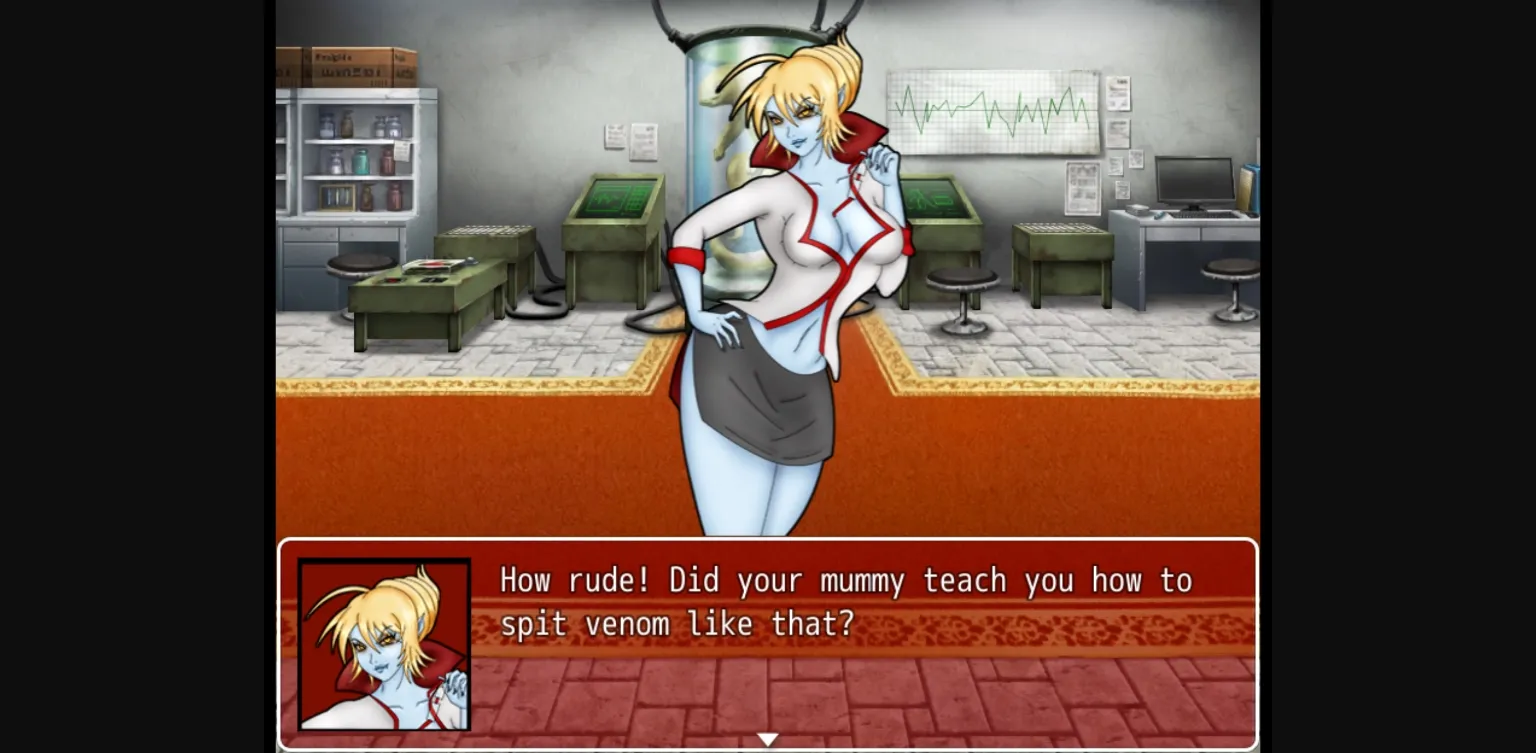Click the continue arrow below the dialogue text
This screenshot has height=753, width=1536.
click(x=768, y=738)
